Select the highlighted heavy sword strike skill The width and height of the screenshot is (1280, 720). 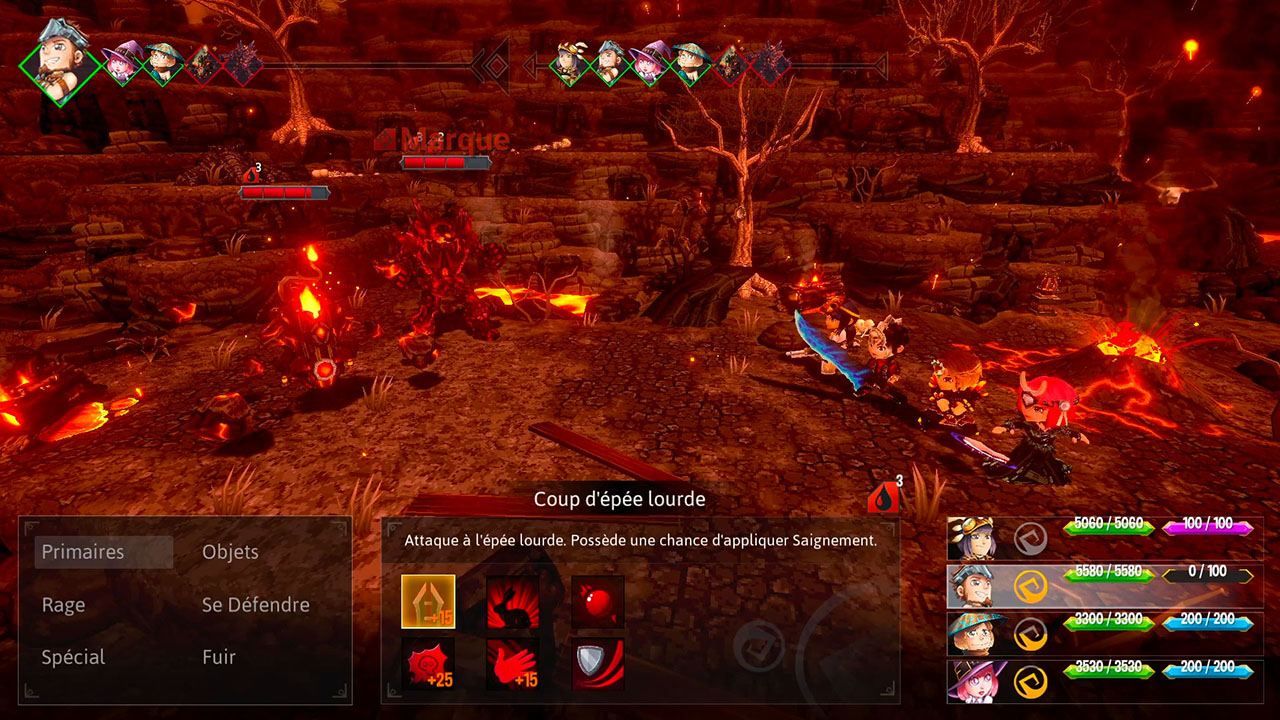pos(428,601)
